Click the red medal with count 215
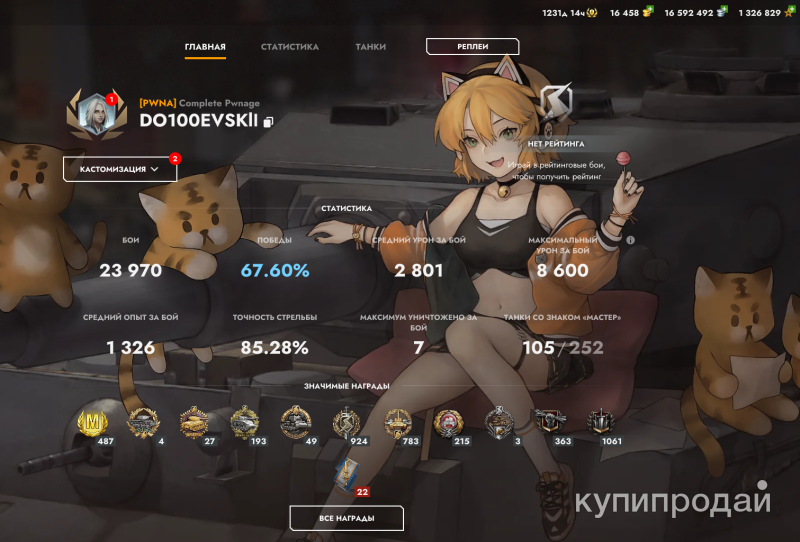 (x=449, y=423)
